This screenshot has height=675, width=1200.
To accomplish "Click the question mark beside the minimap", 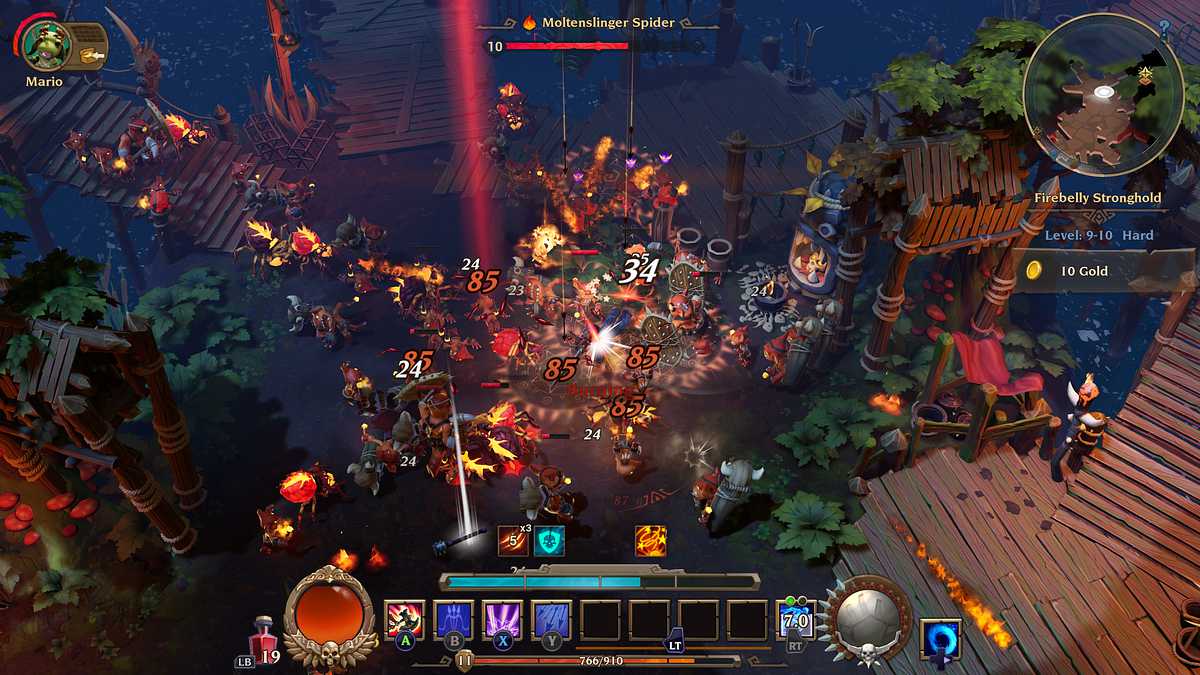I will click(x=1164, y=27).
